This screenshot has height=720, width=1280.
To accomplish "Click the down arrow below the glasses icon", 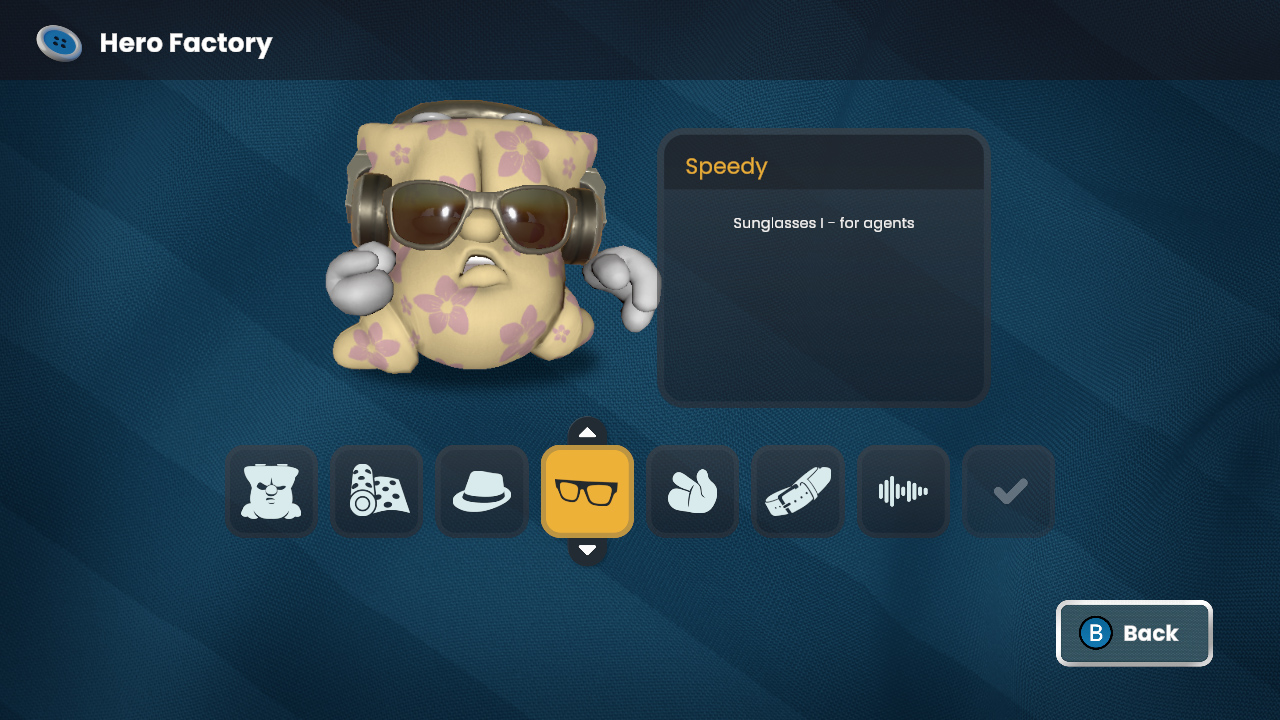I will pyautogui.click(x=587, y=549).
